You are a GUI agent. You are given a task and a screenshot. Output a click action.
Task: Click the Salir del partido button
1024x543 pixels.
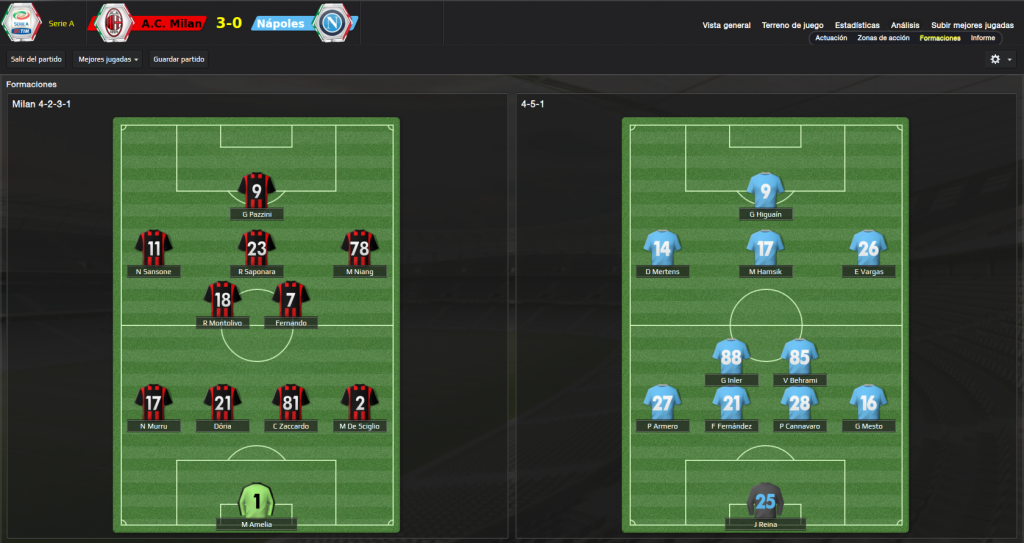(x=37, y=59)
